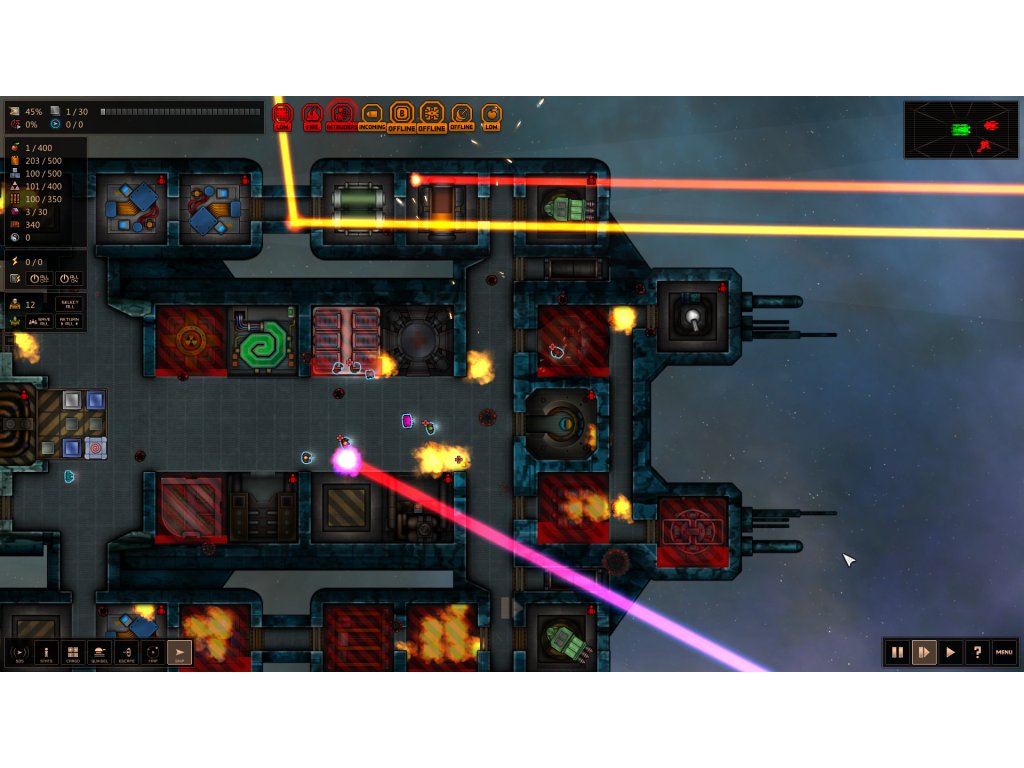
Task: Activate the Escape toolbar button
Action: [126, 653]
